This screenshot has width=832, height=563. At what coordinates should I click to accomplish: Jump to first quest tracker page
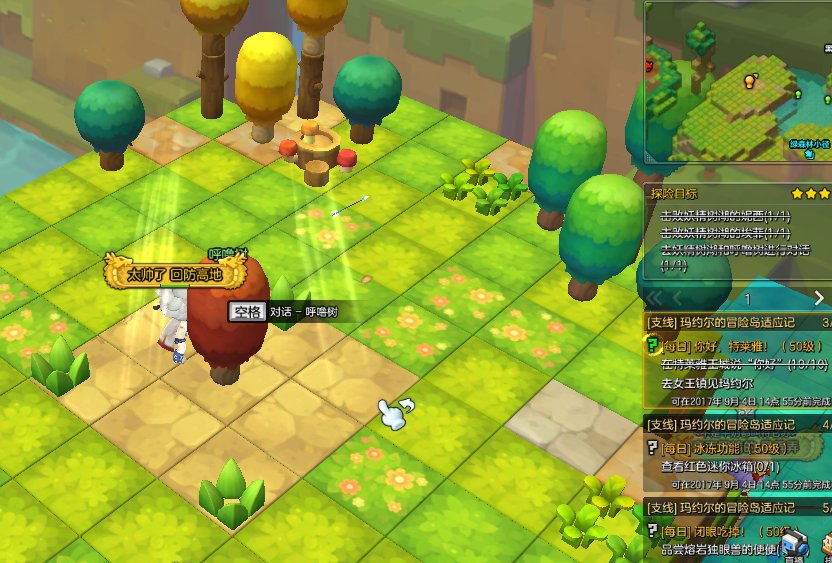pos(655,298)
